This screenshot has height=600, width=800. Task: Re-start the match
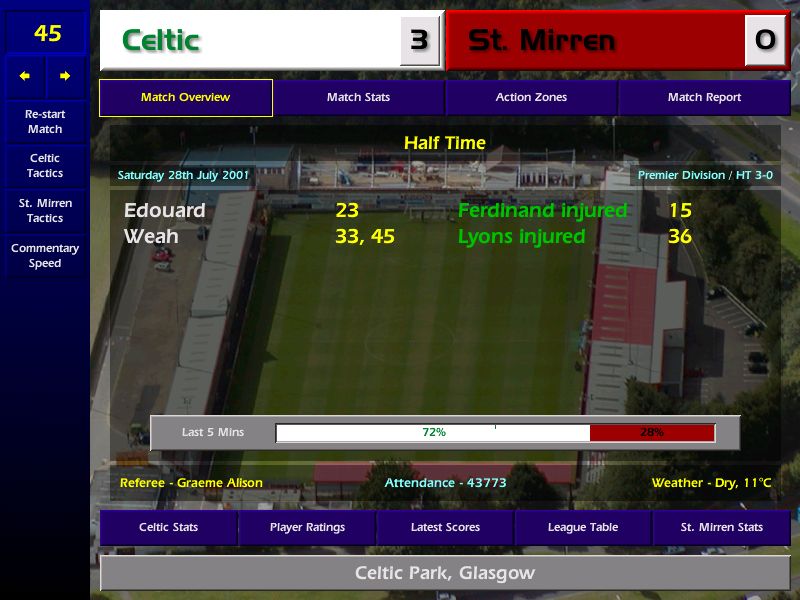coord(45,122)
